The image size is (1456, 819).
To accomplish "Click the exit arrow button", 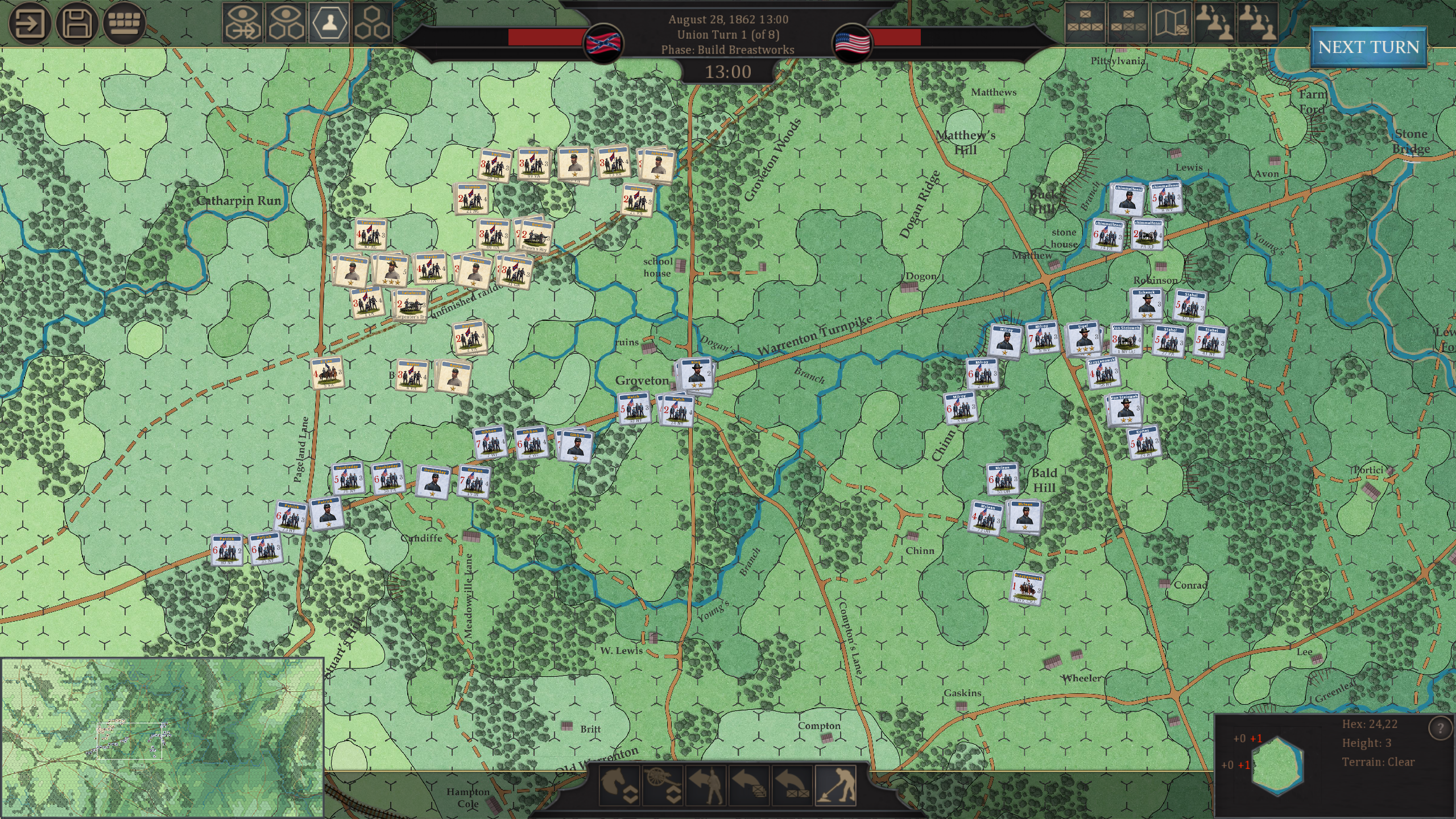I will (30, 24).
